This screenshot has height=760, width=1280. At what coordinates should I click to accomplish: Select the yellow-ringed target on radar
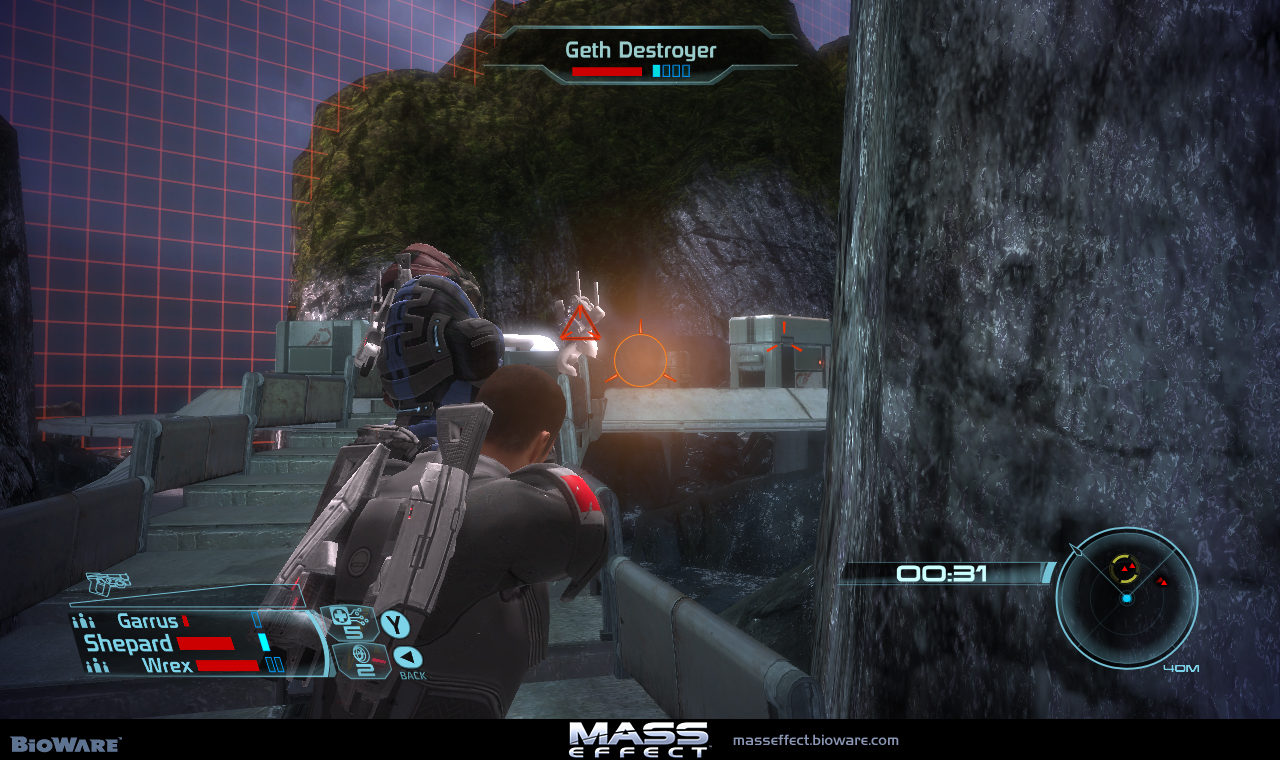(x=1125, y=570)
